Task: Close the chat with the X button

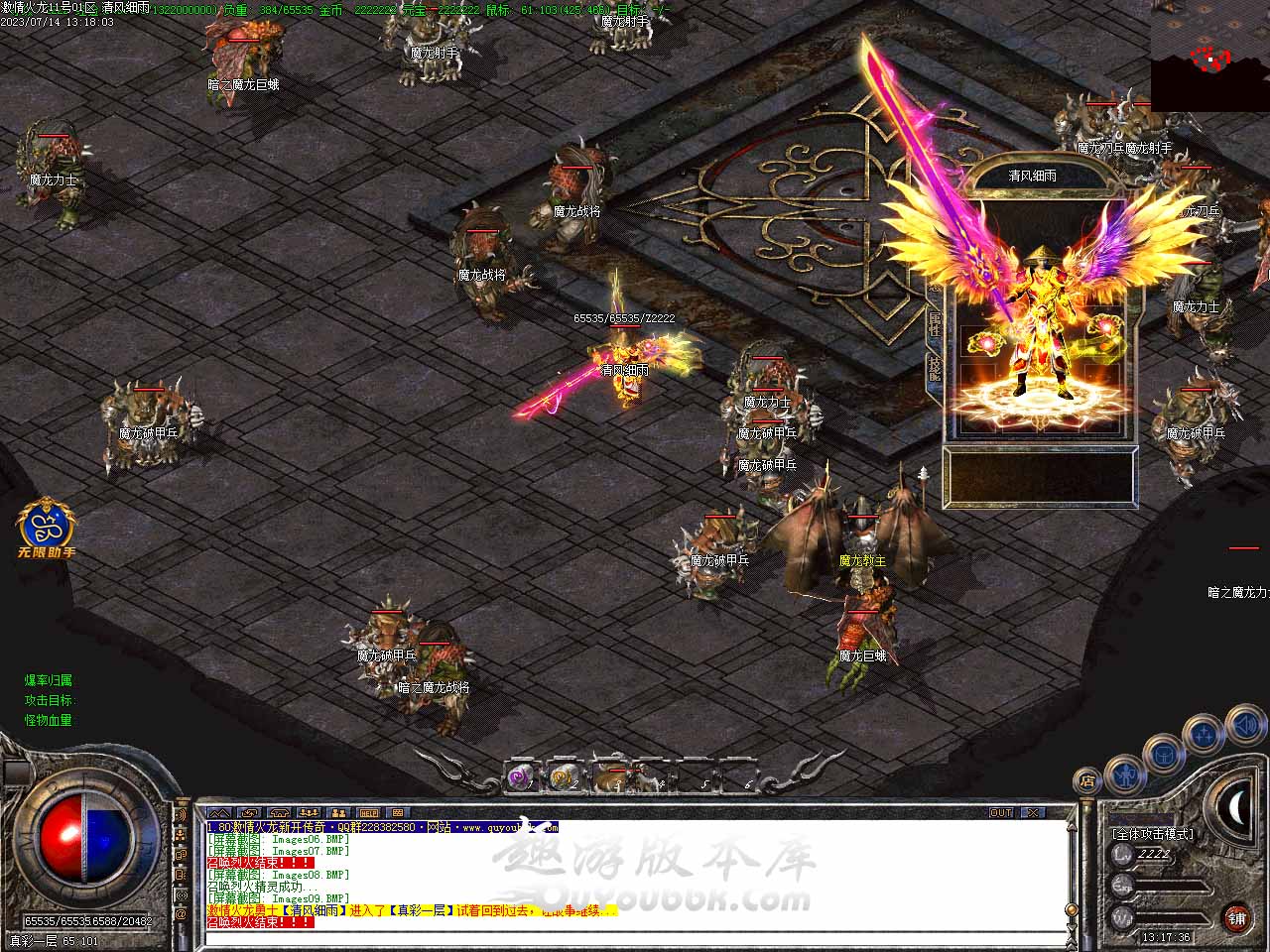Action: 1034,813
